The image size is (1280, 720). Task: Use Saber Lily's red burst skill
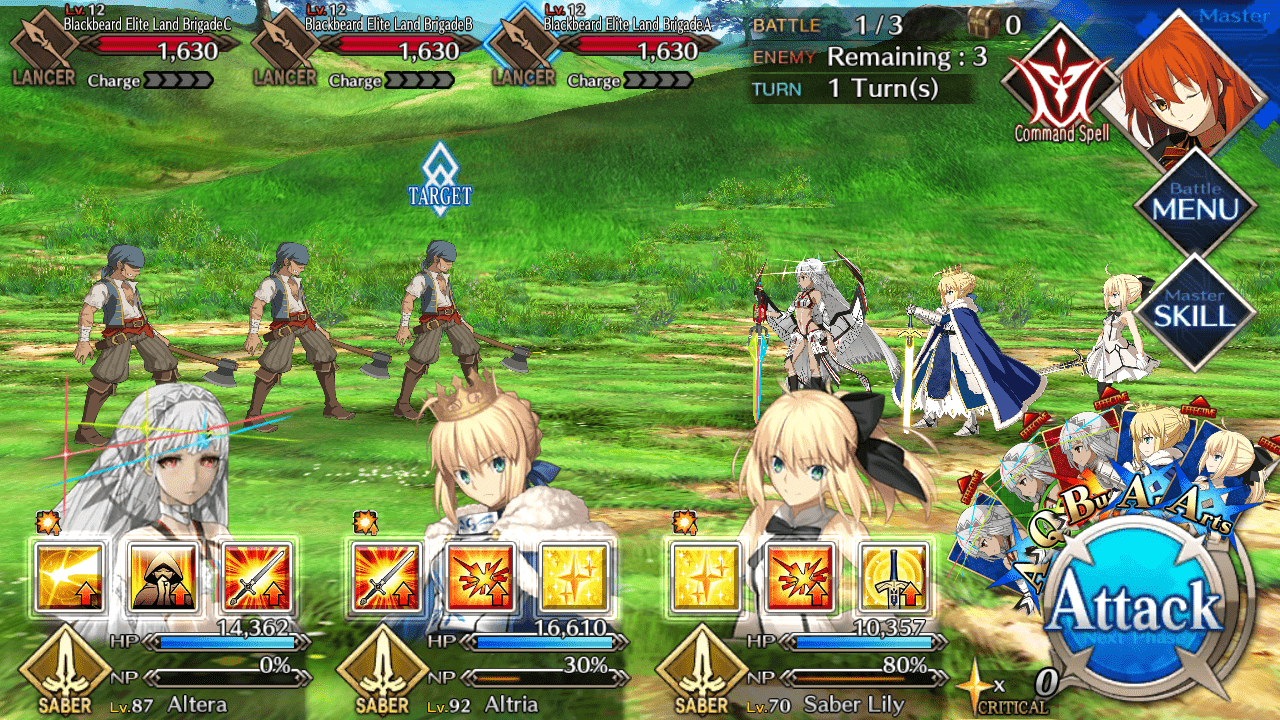coord(800,578)
